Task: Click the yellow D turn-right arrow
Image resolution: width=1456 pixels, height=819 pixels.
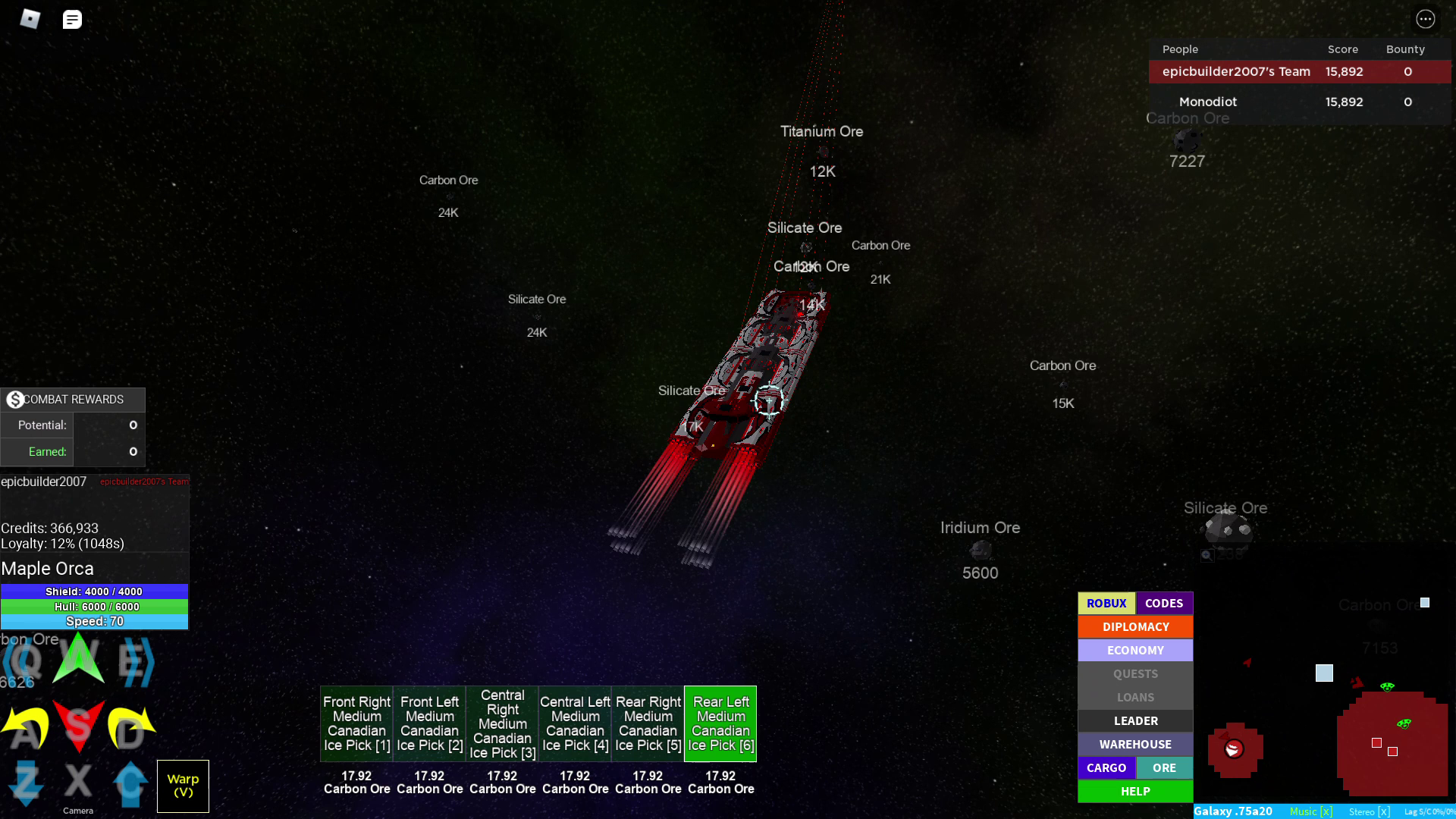Action: point(129,726)
